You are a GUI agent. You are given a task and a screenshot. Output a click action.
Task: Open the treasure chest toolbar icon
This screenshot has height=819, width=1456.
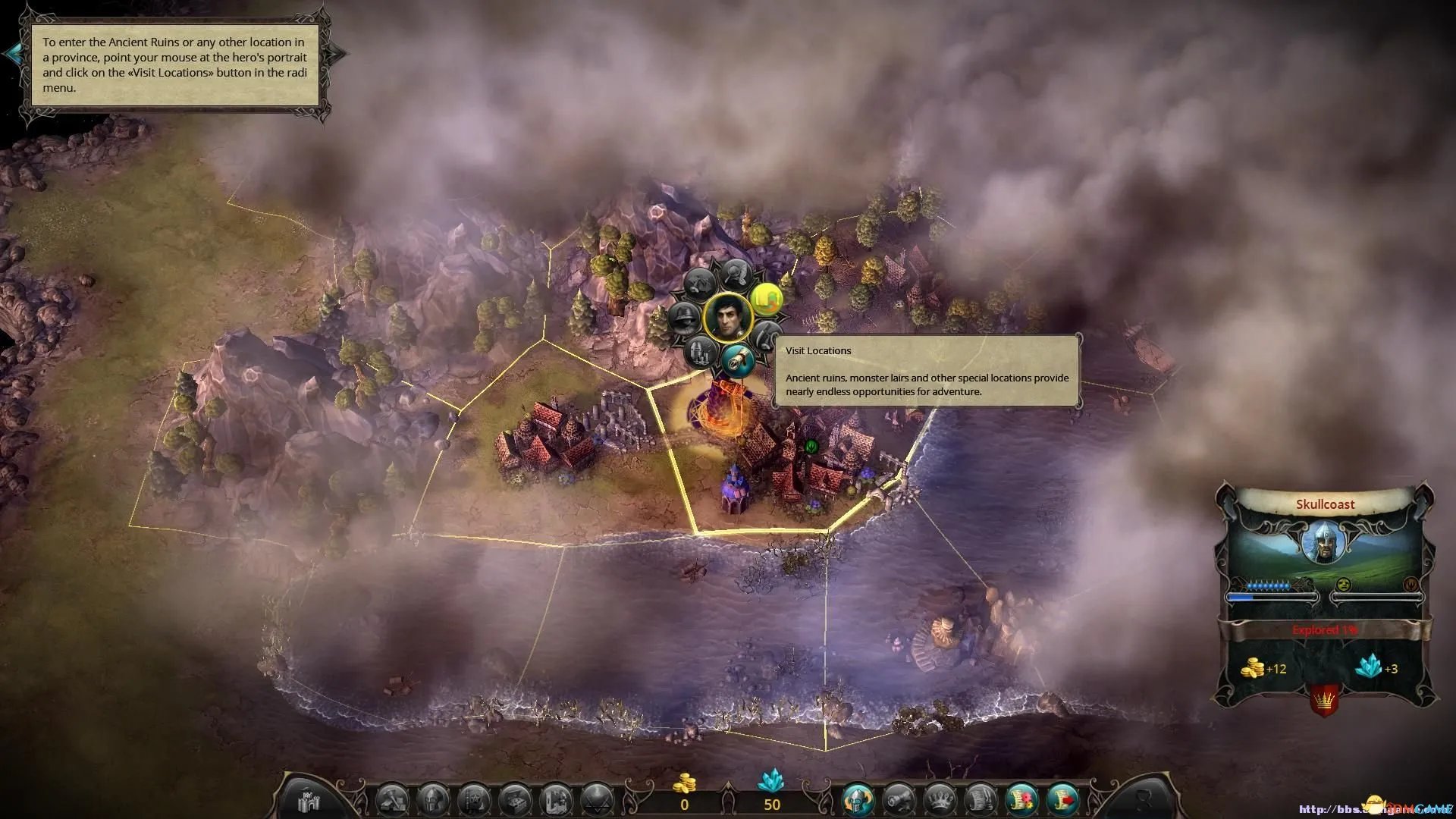coord(516,800)
